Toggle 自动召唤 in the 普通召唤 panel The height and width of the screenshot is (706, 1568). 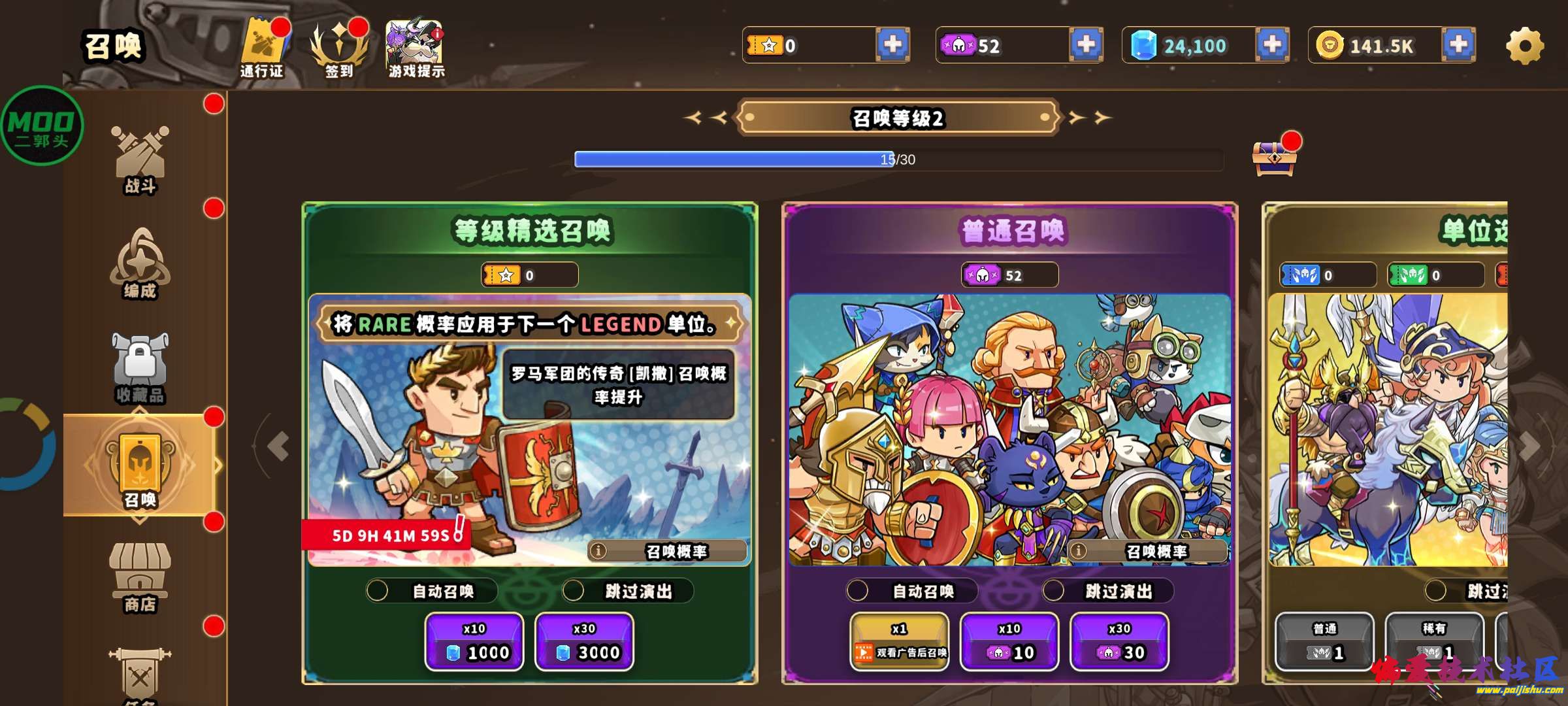(858, 591)
